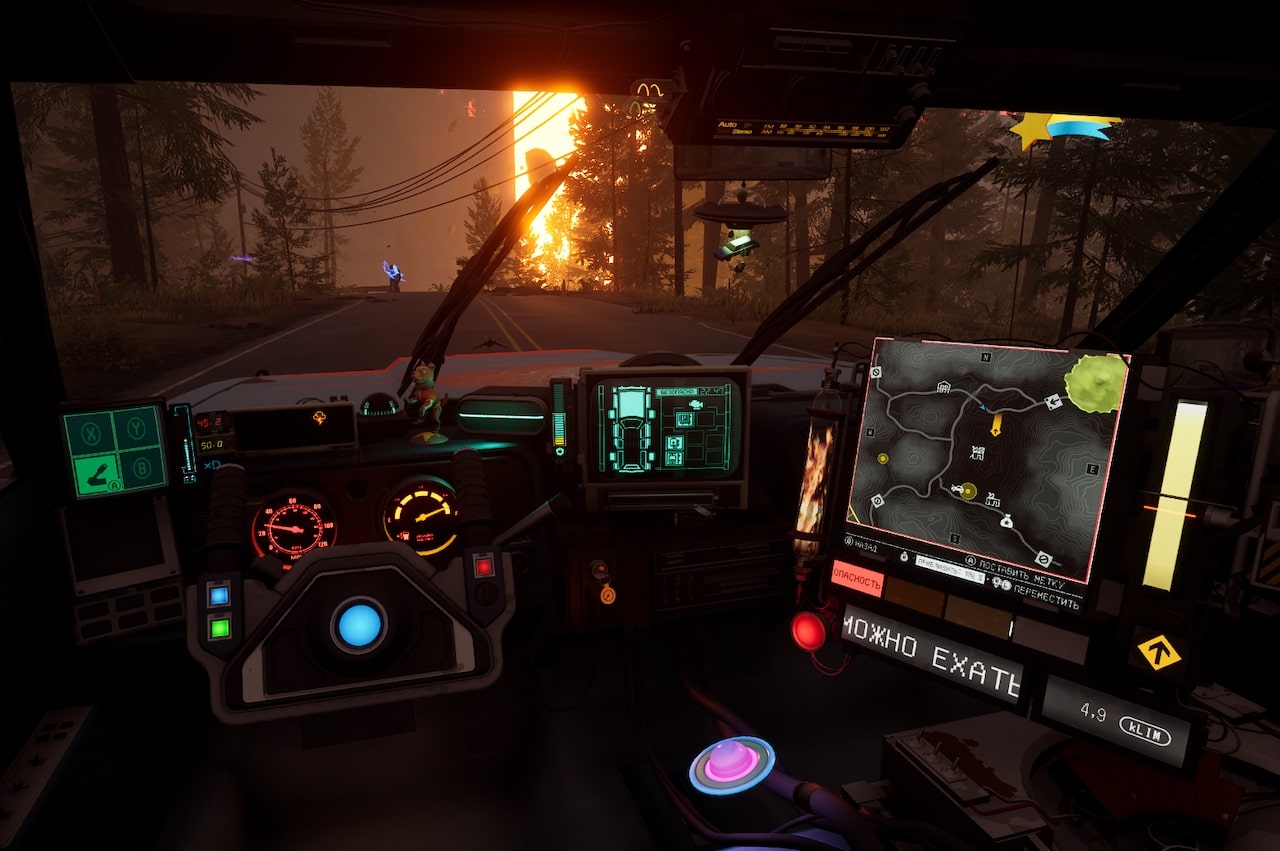
Task: Click the large yellow ring marker on the road
Action: pyautogui.click(x=967, y=490)
